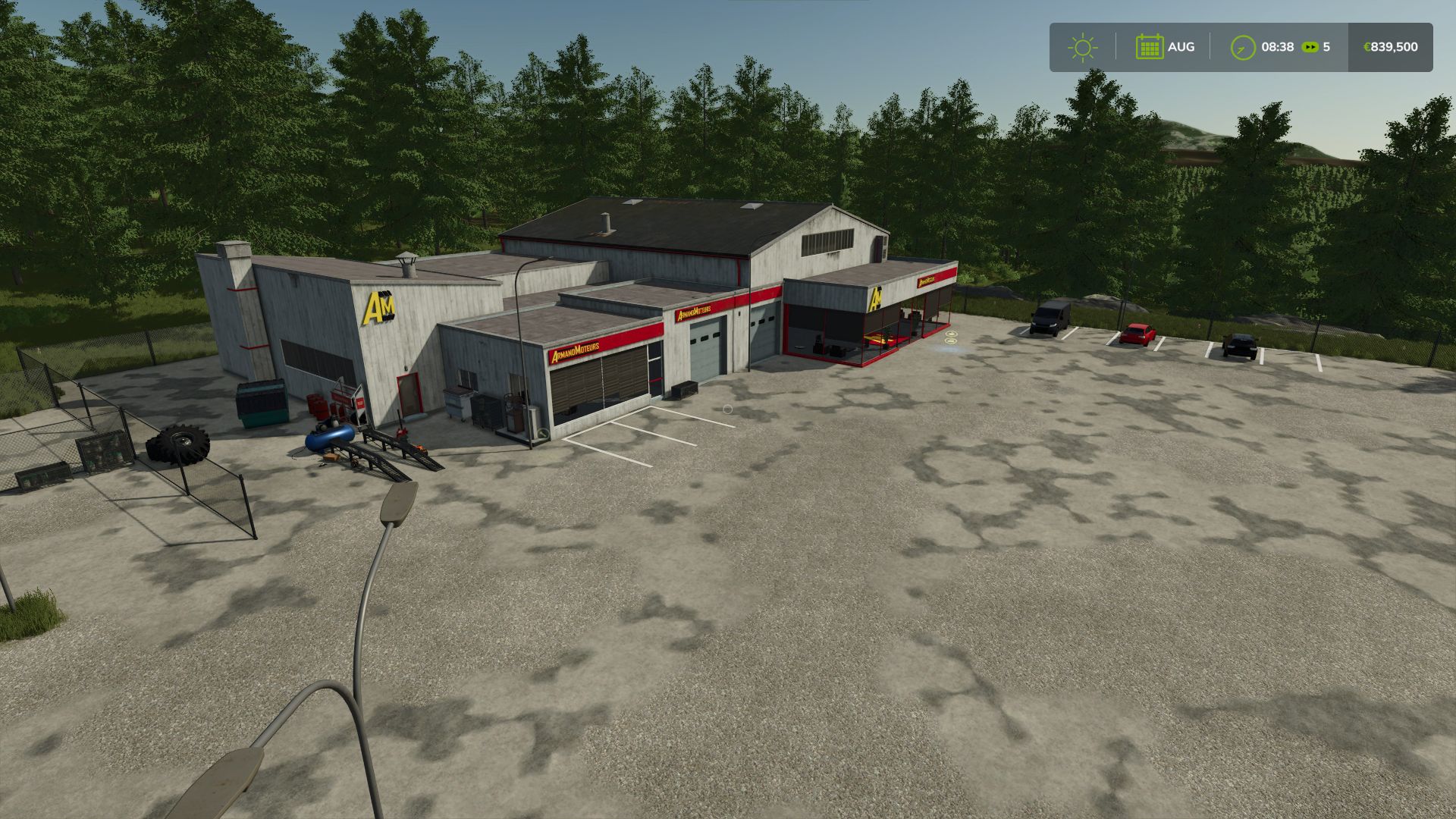
Task: Click the fast-forward time speed icon
Action: point(1310,47)
